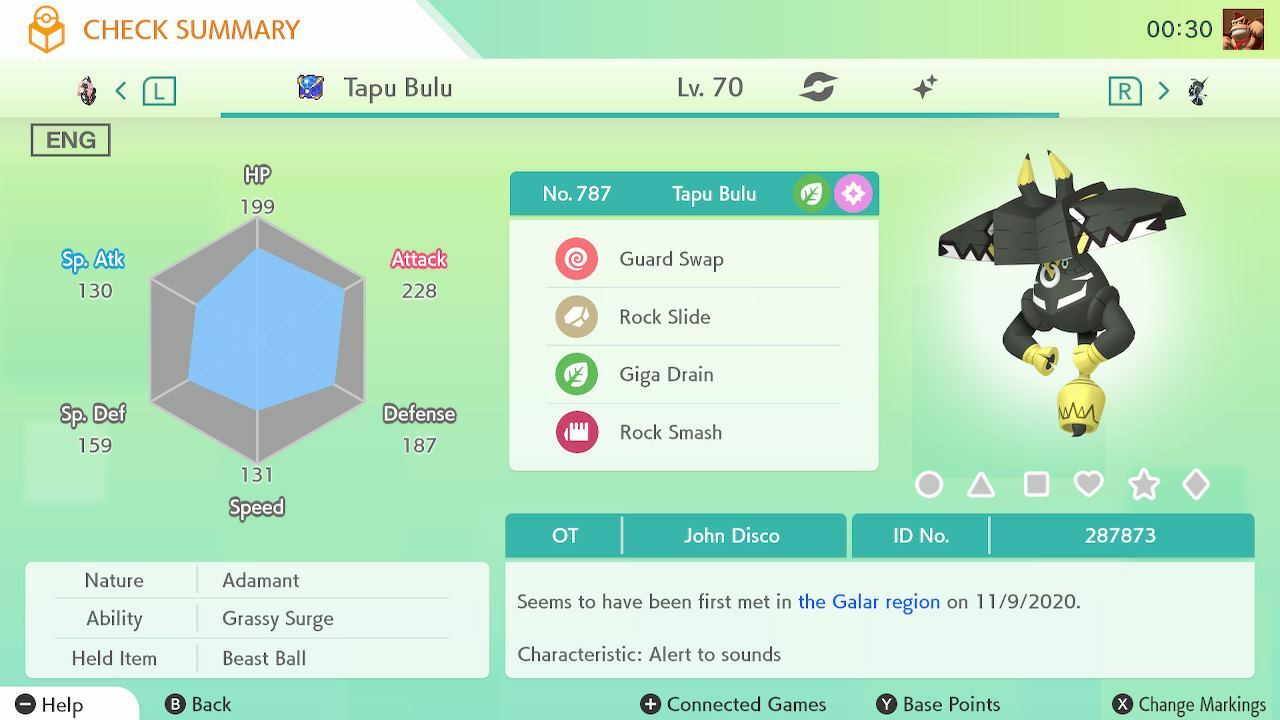Go to previous Pokémon with left chevron
This screenshot has width=1280, height=720.
[x=120, y=89]
